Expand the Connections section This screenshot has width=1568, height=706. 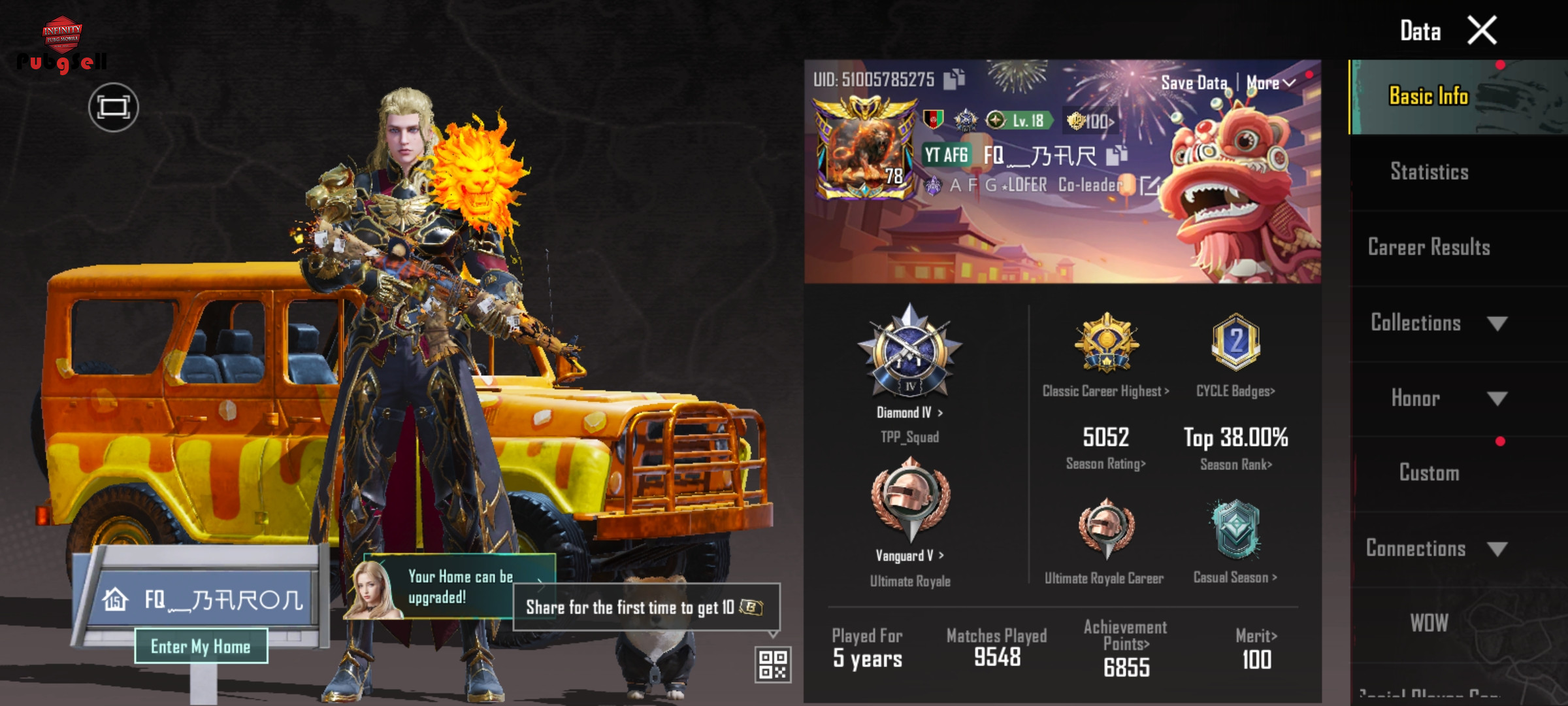coord(1437,548)
